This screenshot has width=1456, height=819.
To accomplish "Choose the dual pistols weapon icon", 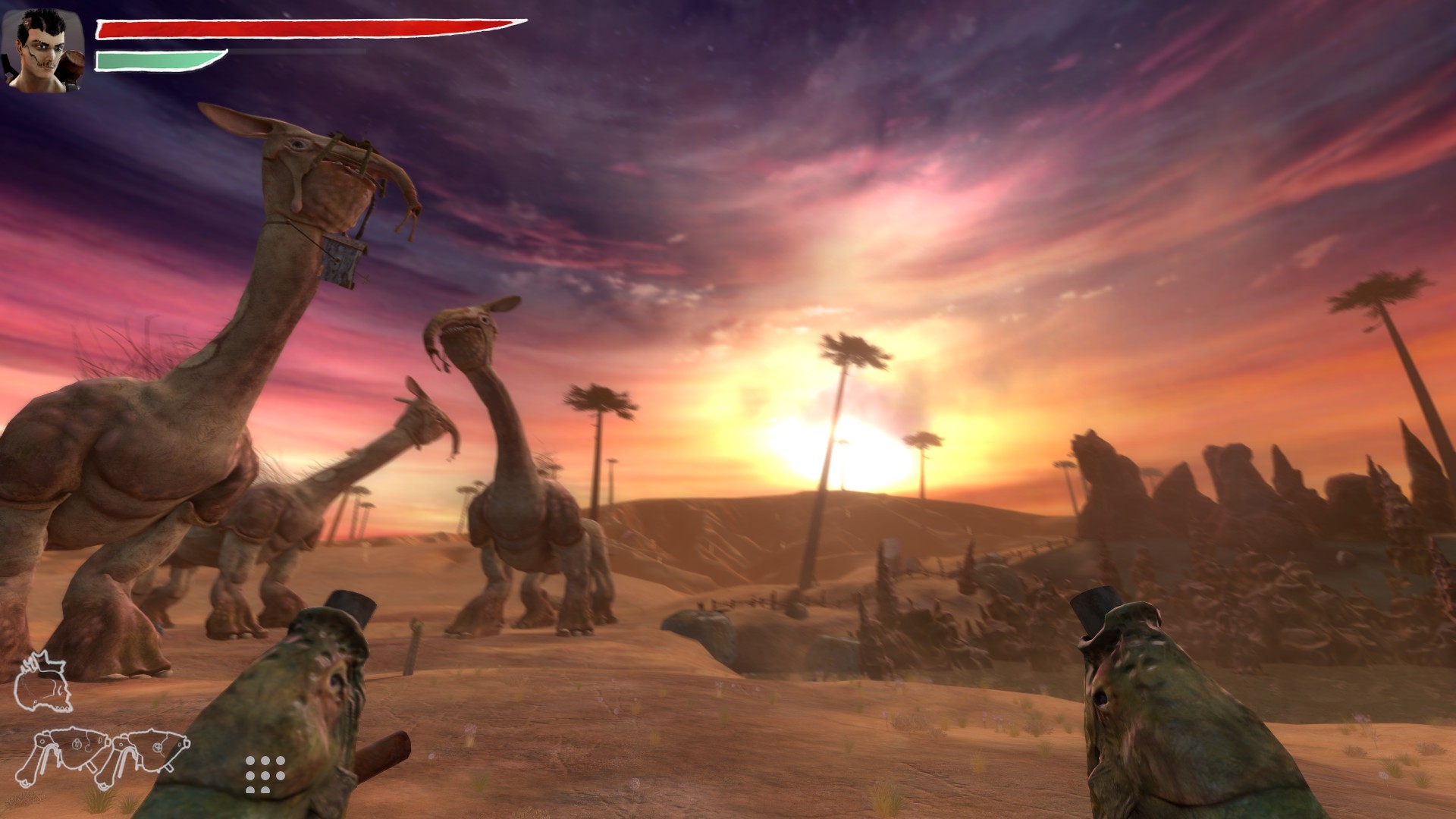I will (x=101, y=756).
